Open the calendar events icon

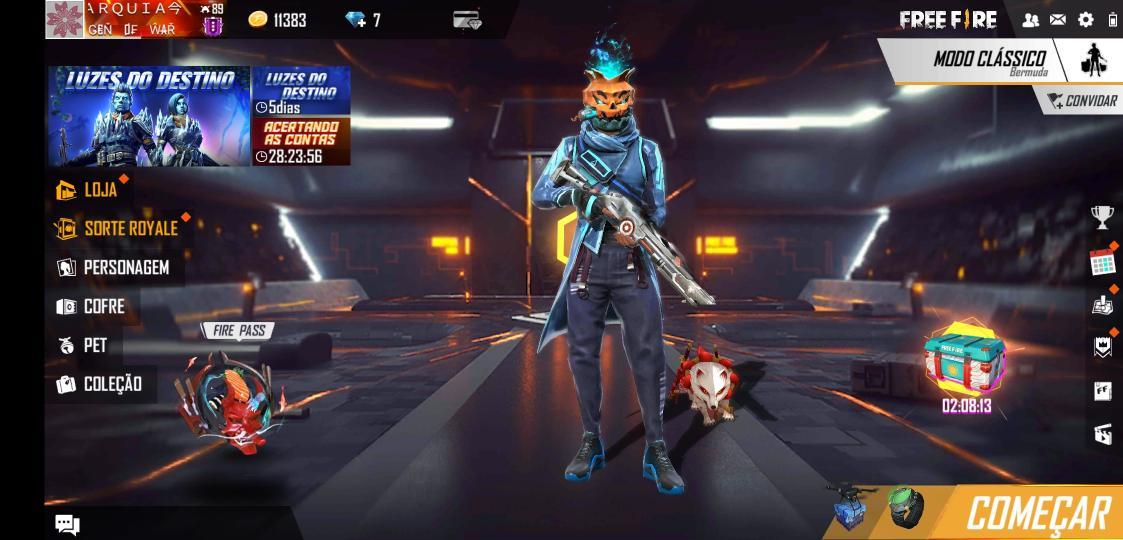[x=1102, y=262]
